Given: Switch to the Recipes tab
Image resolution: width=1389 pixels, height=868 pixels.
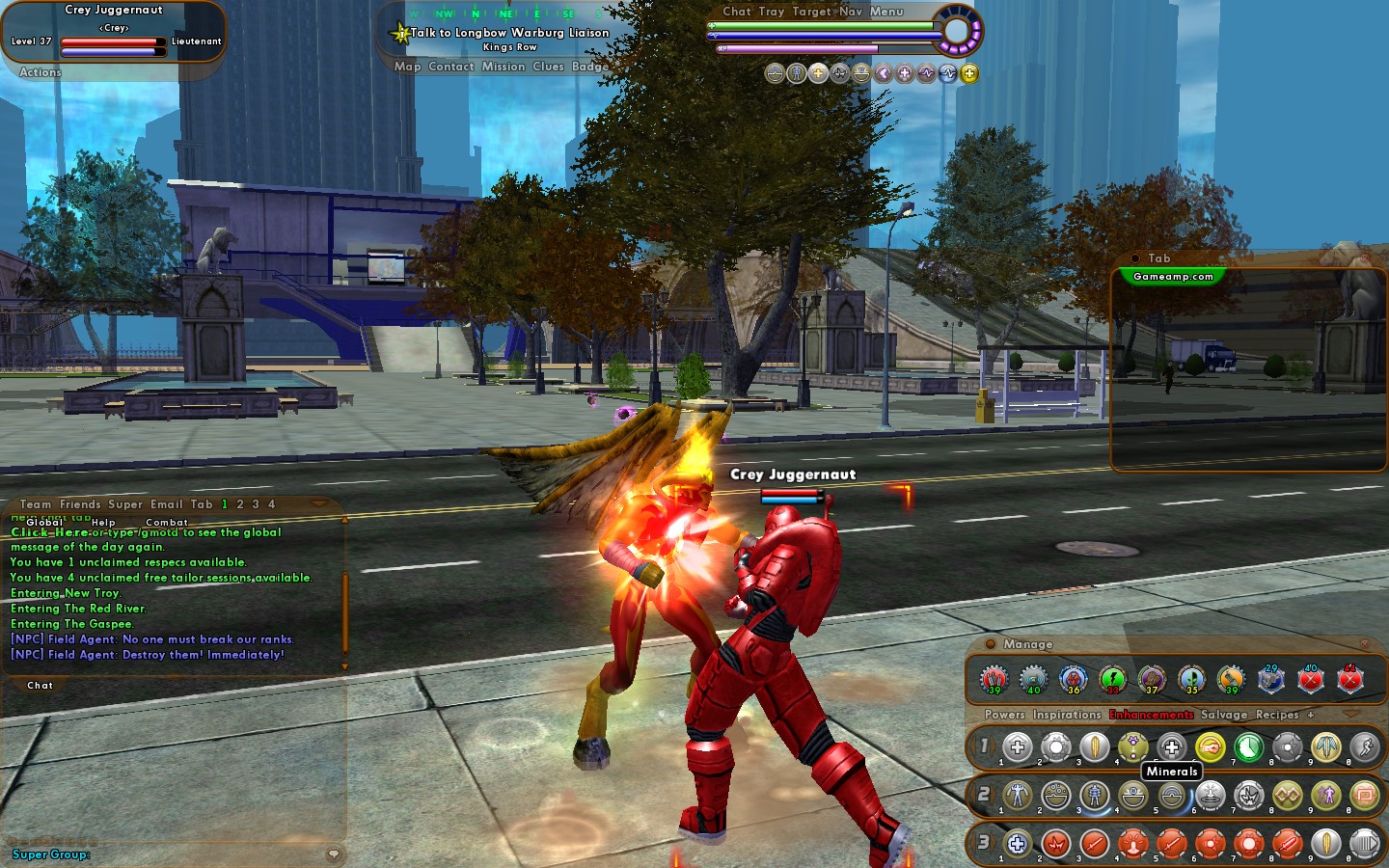Looking at the screenshot, I should pos(1277,715).
